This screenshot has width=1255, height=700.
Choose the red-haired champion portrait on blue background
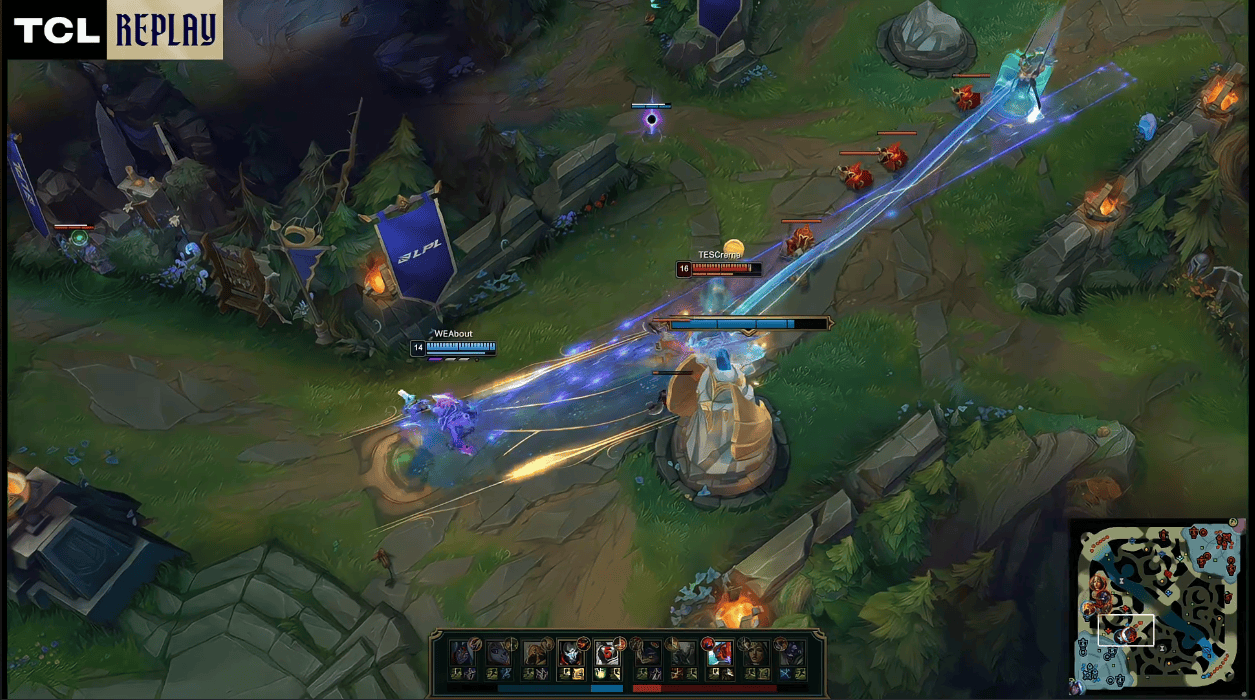[720, 654]
